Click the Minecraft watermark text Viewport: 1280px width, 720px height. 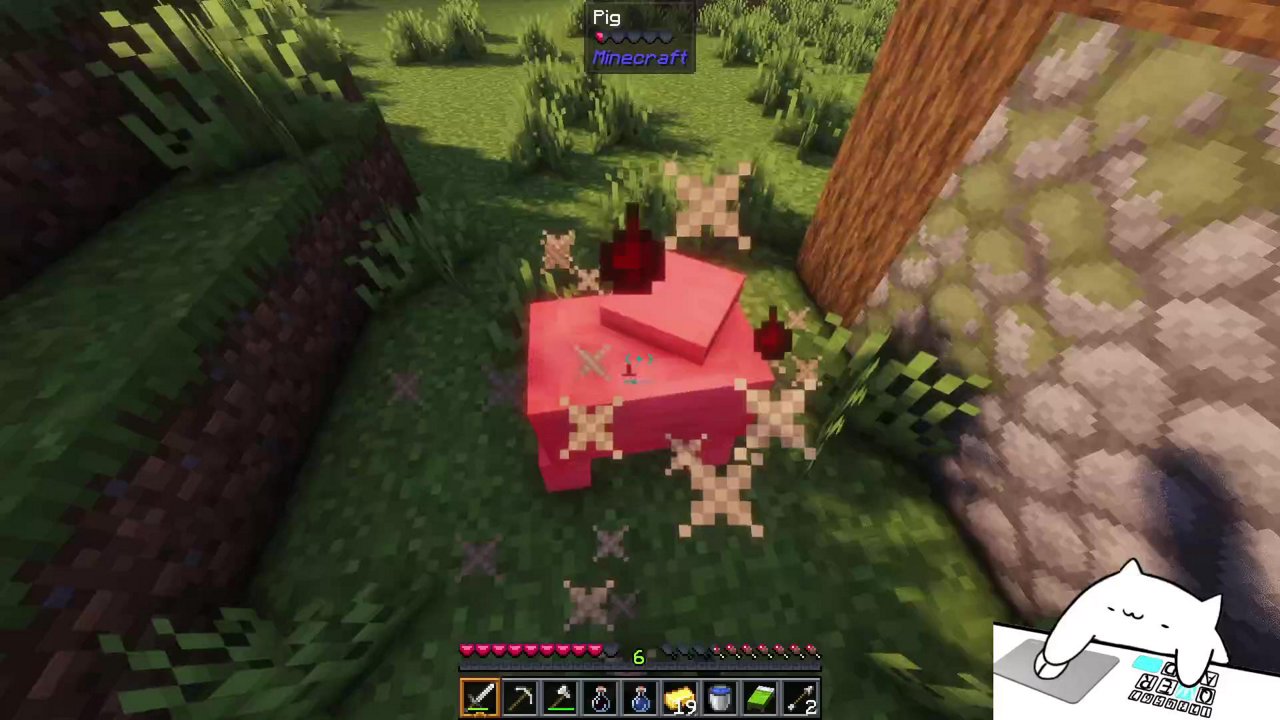point(639,57)
